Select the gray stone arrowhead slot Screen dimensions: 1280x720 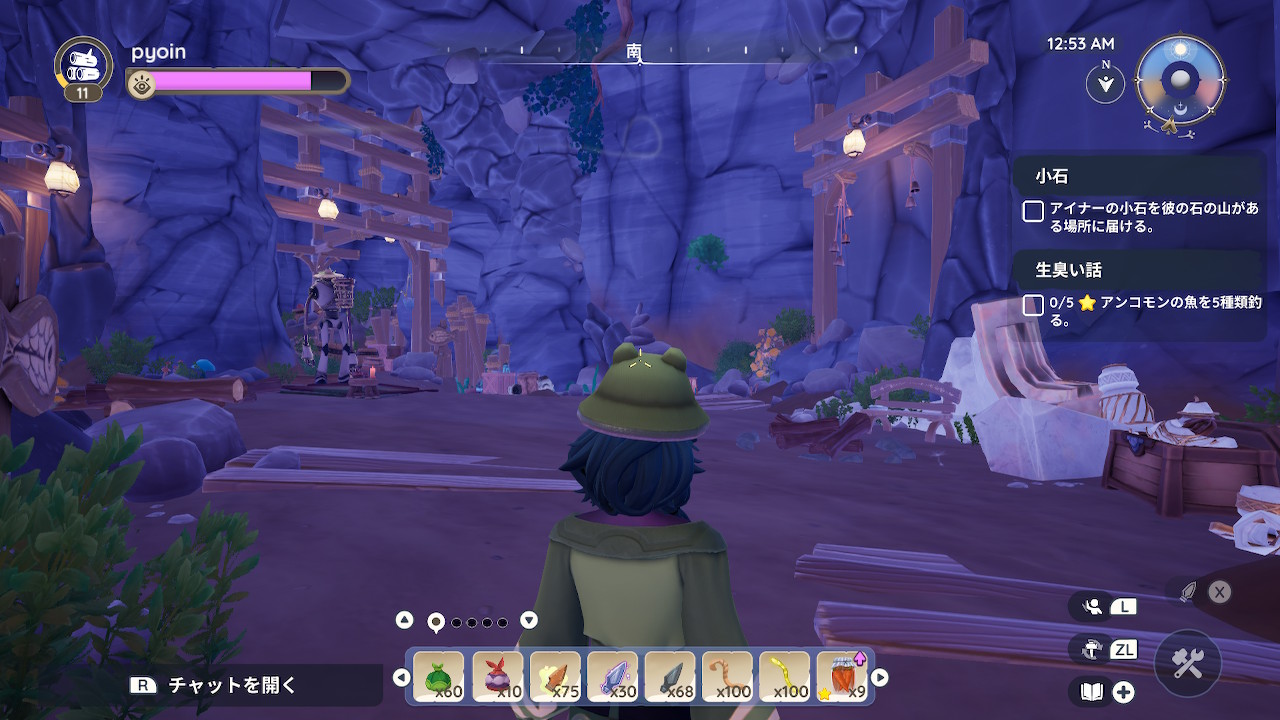click(x=669, y=676)
